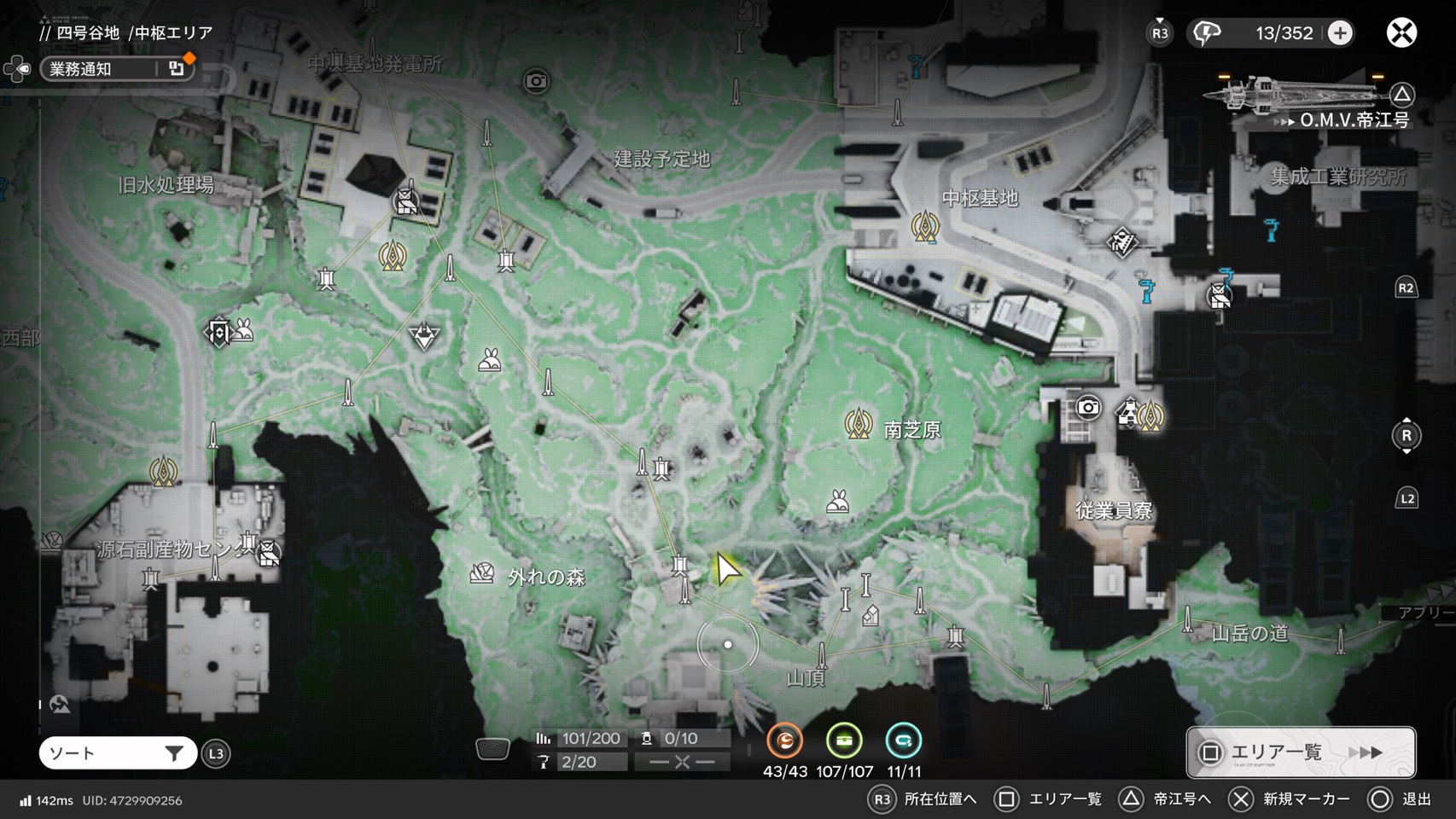1456x819 pixels.
Task: Click the 新規マーカー new marker option
Action: pos(1289,799)
